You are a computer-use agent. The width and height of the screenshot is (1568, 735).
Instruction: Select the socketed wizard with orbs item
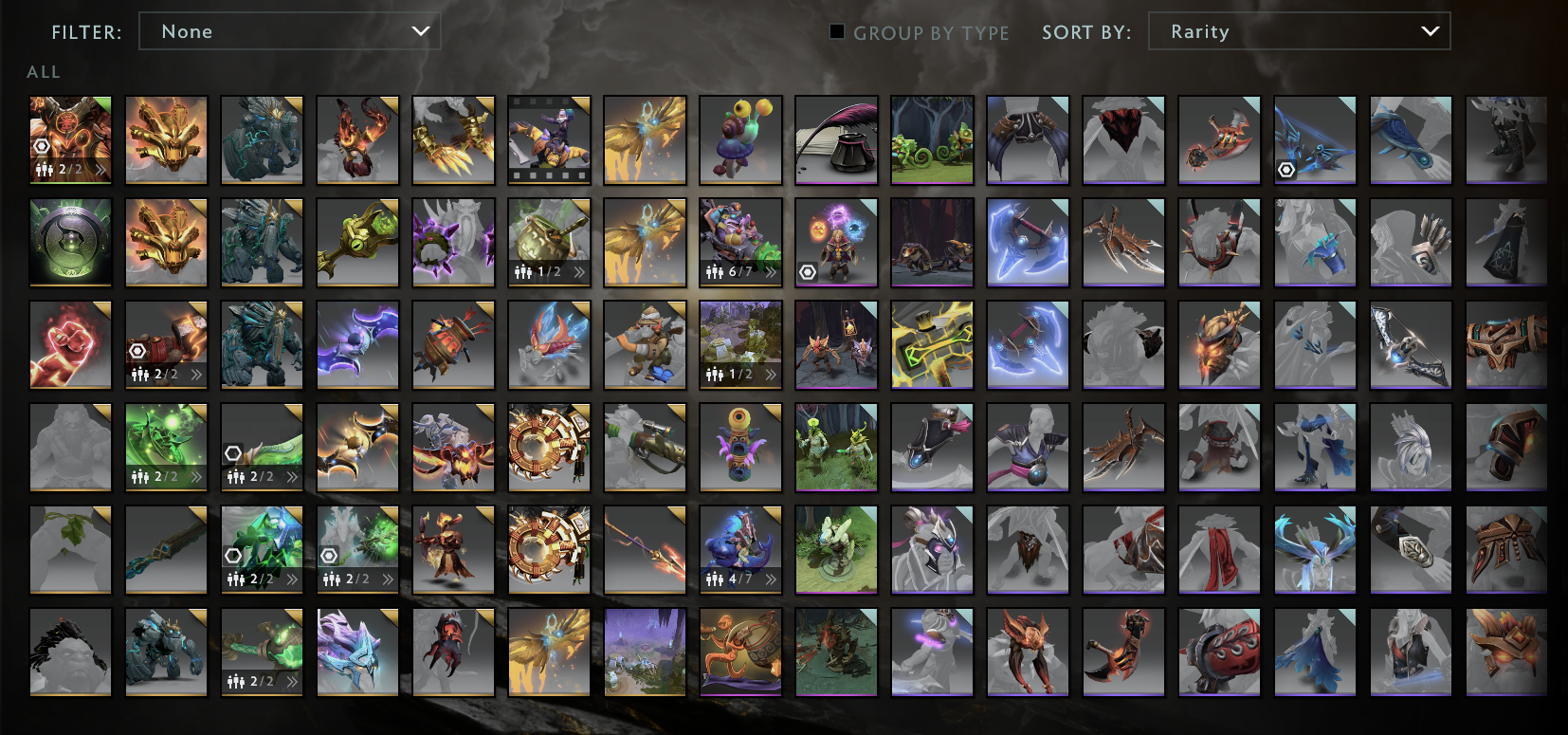(835, 241)
